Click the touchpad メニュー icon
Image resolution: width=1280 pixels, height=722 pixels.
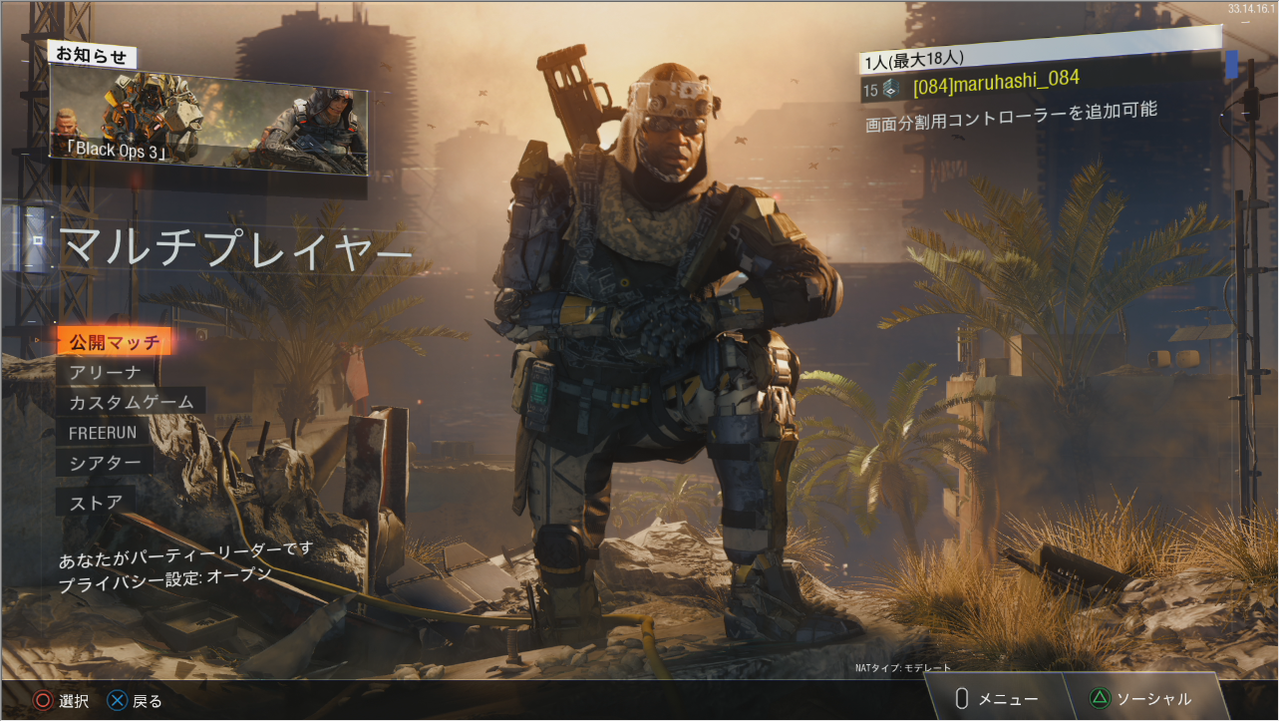point(961,699)
